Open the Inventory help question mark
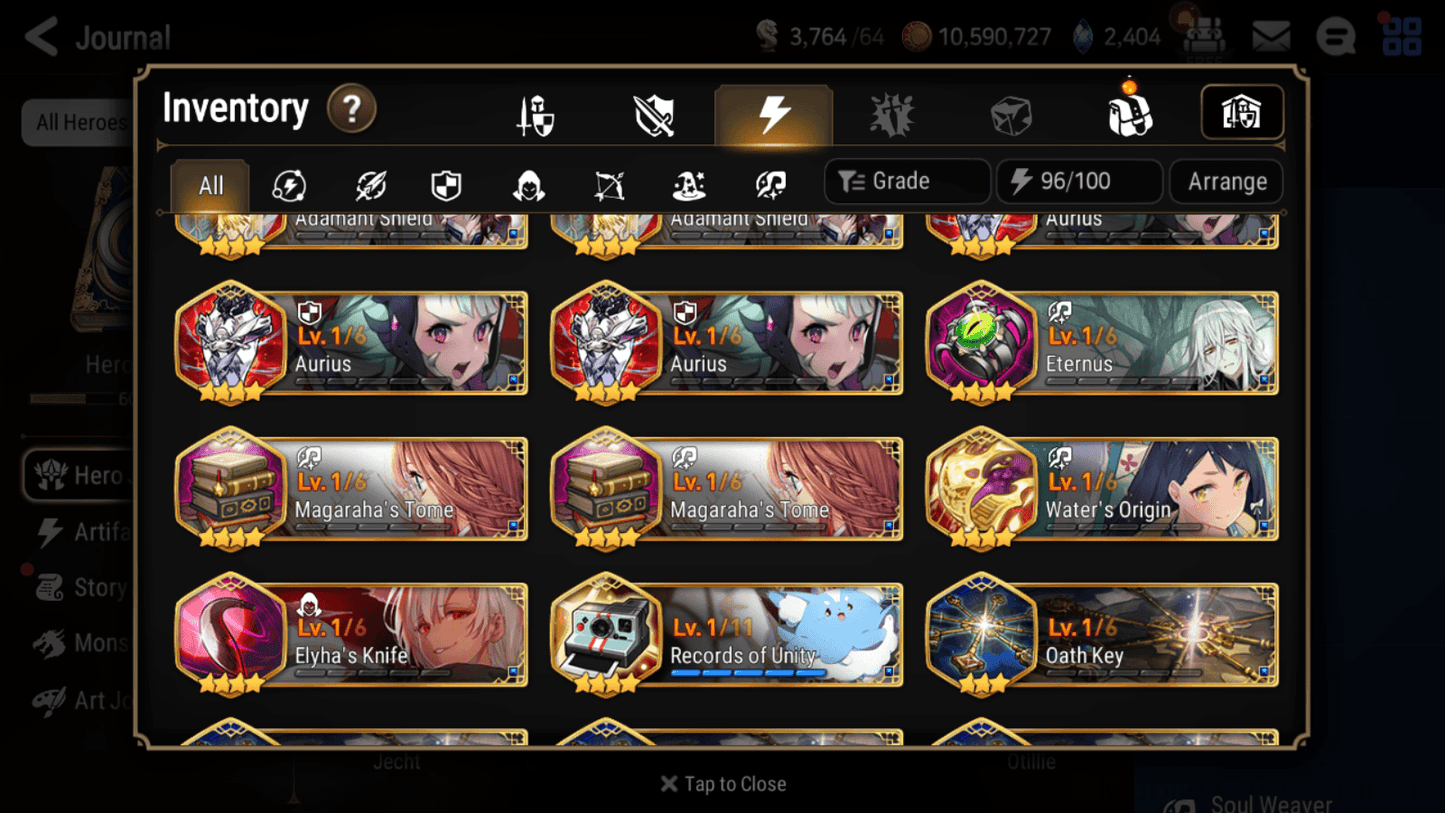 tap(352, 110)
